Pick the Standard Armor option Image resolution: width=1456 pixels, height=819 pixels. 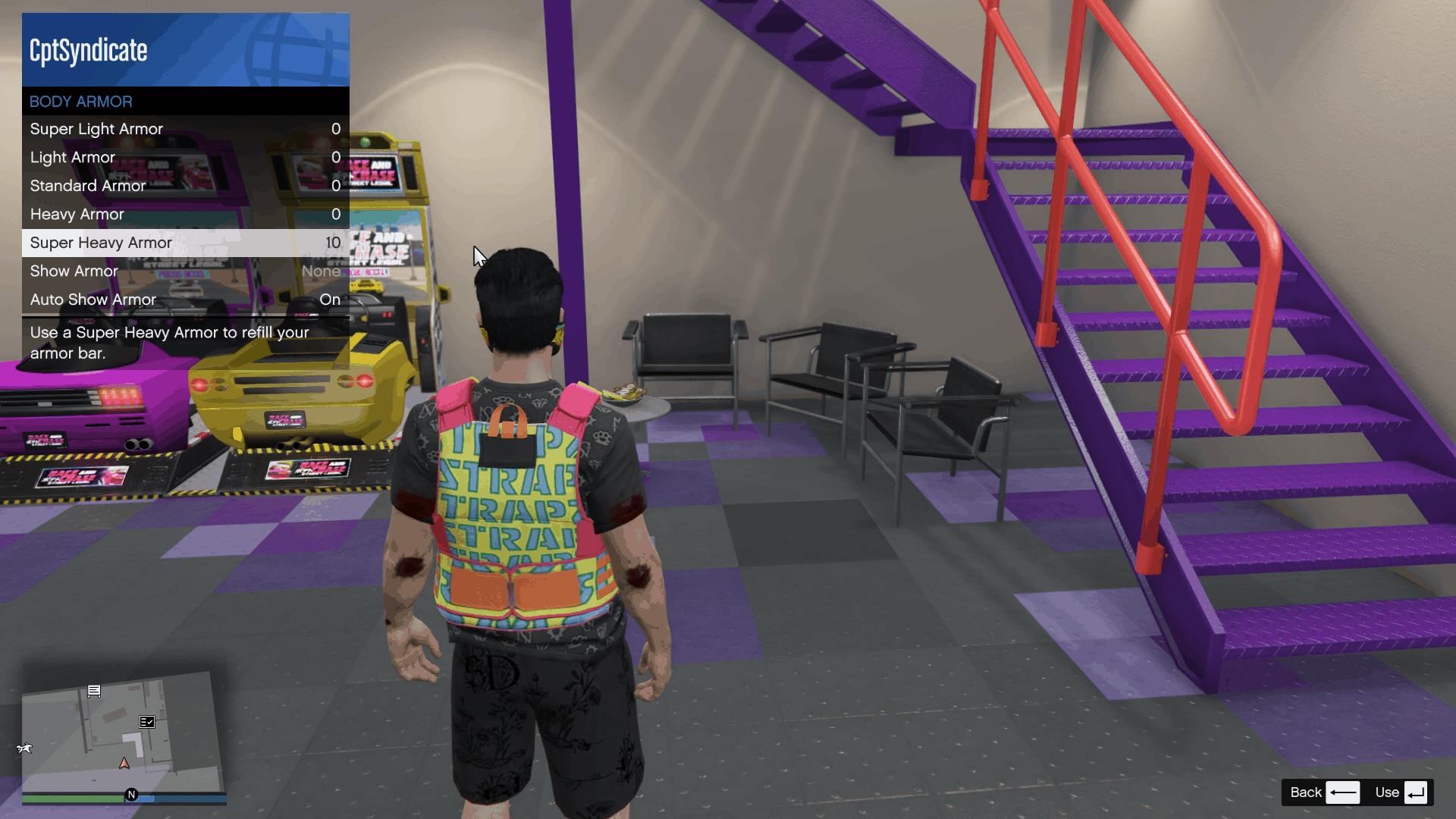point(185,186)
